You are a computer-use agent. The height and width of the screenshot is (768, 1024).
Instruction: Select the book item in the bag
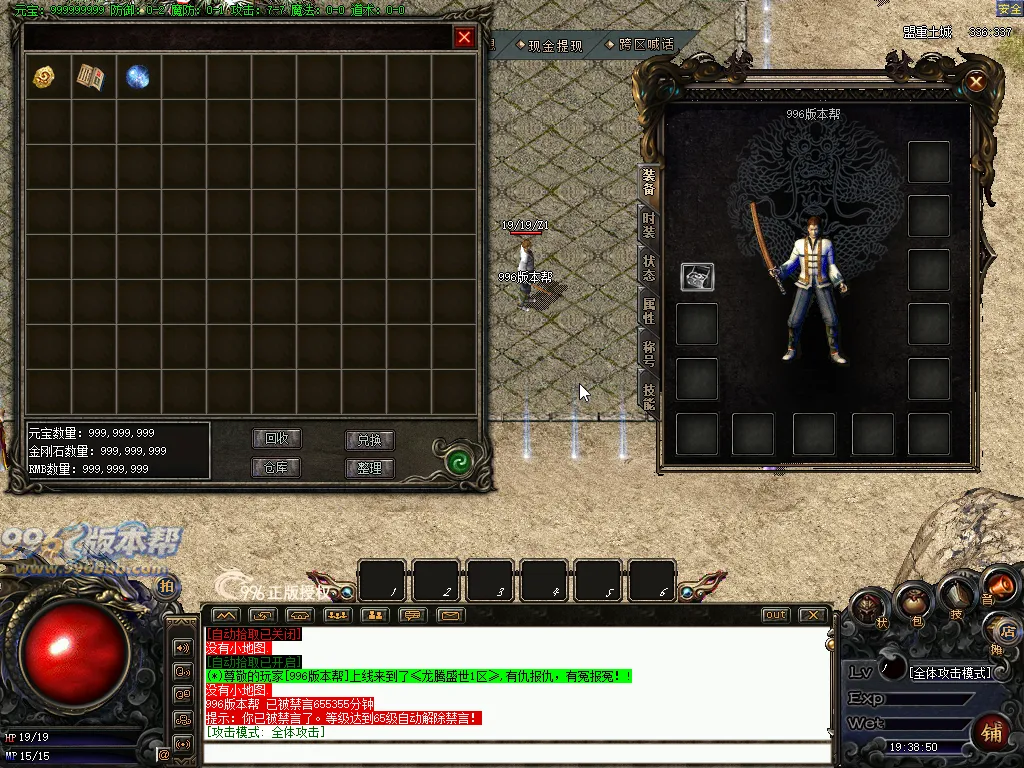pos(90,77)
